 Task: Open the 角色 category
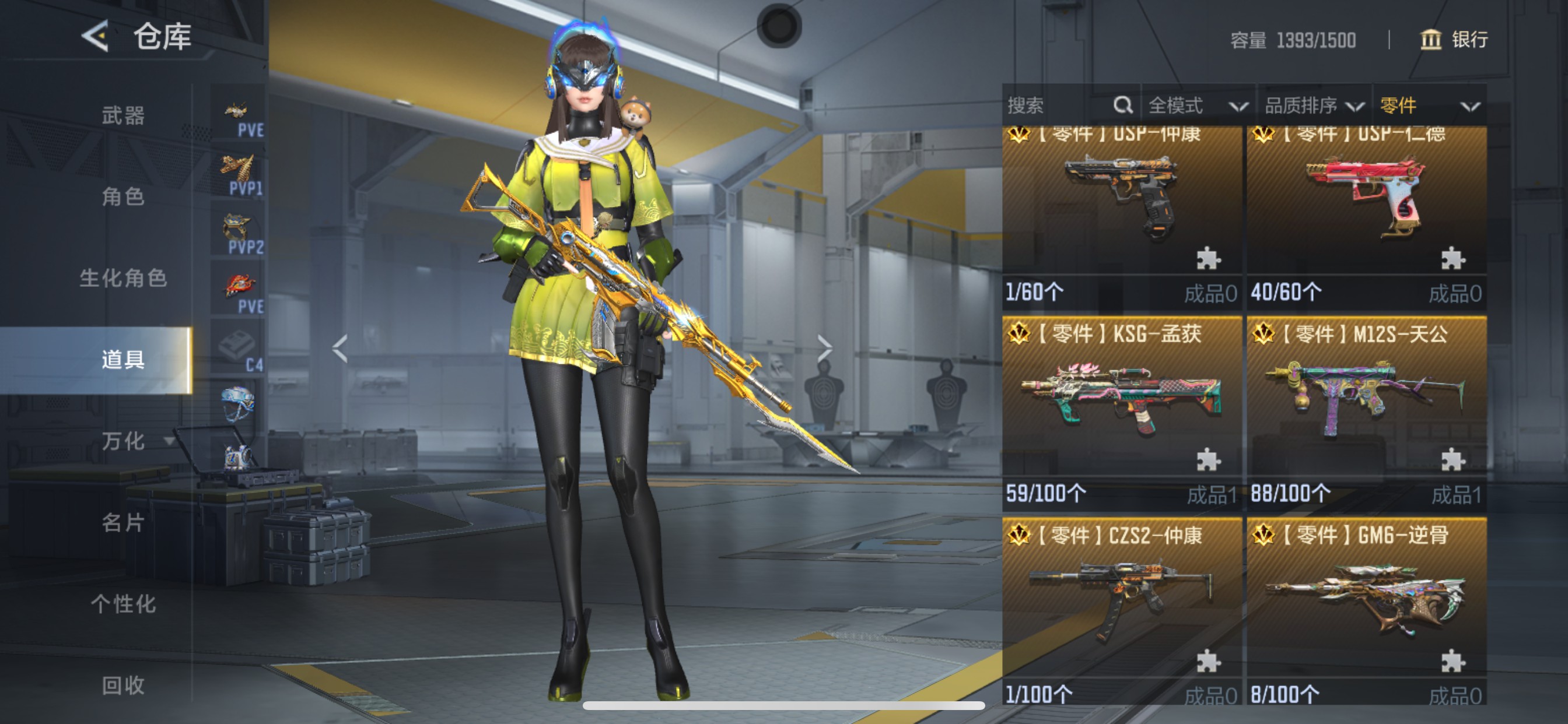click(123, 196)
